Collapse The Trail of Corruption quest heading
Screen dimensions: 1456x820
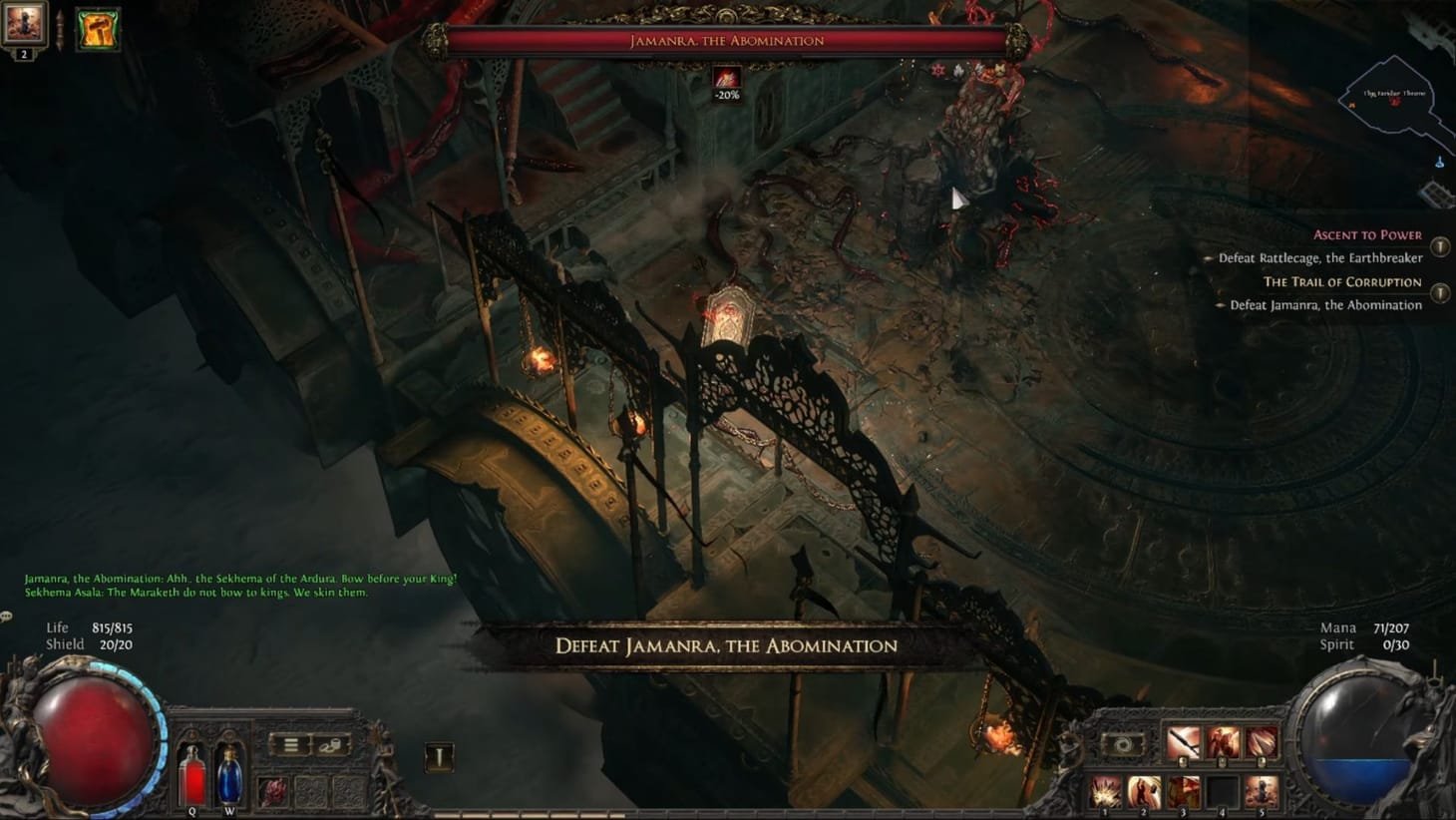click(x=1342, y=282)
